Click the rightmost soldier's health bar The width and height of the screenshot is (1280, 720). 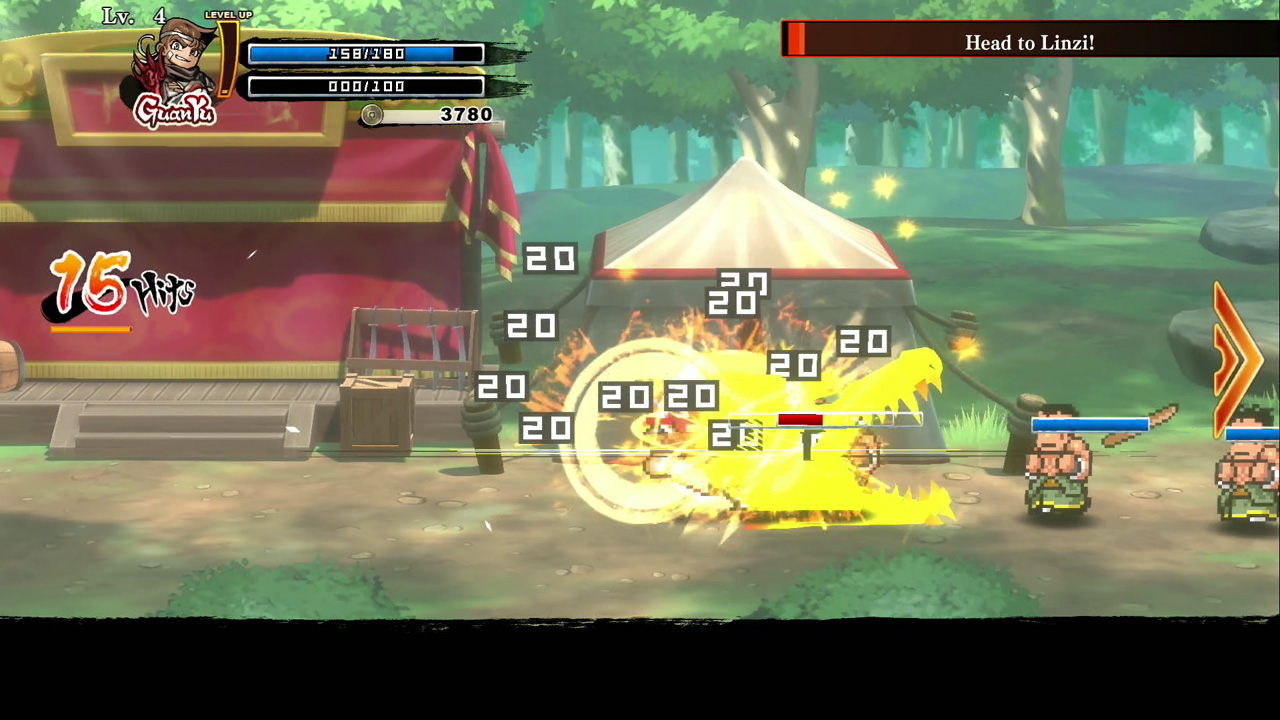(x=1250, y=434)
